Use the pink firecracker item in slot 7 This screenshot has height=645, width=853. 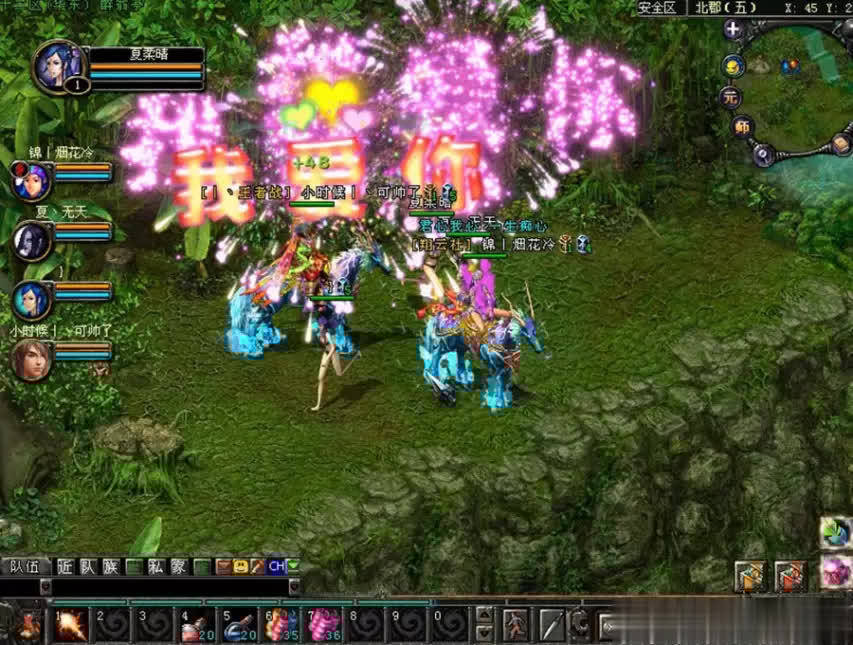click(323, 624)
